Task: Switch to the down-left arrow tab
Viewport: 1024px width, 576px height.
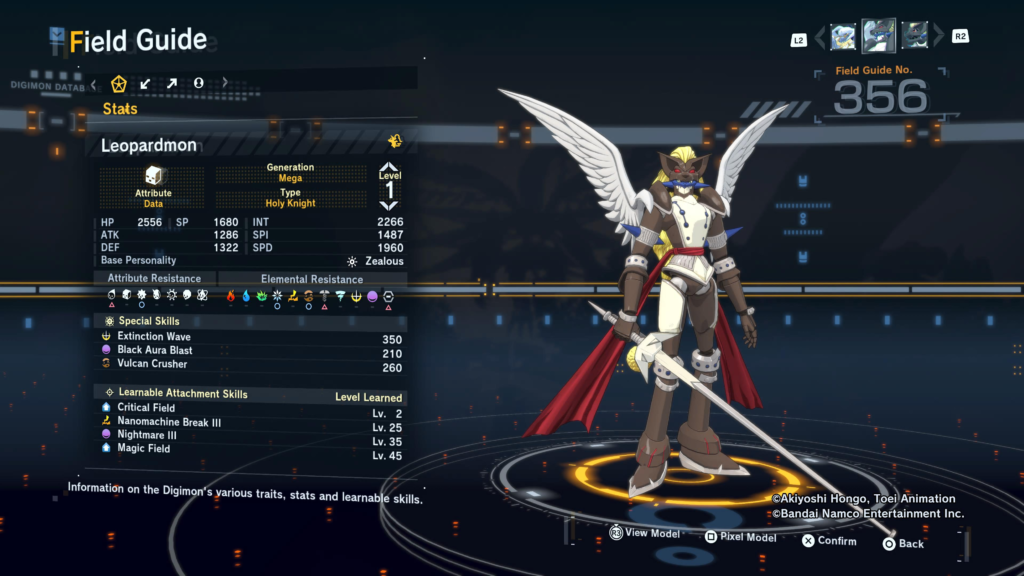Action: 146,83
